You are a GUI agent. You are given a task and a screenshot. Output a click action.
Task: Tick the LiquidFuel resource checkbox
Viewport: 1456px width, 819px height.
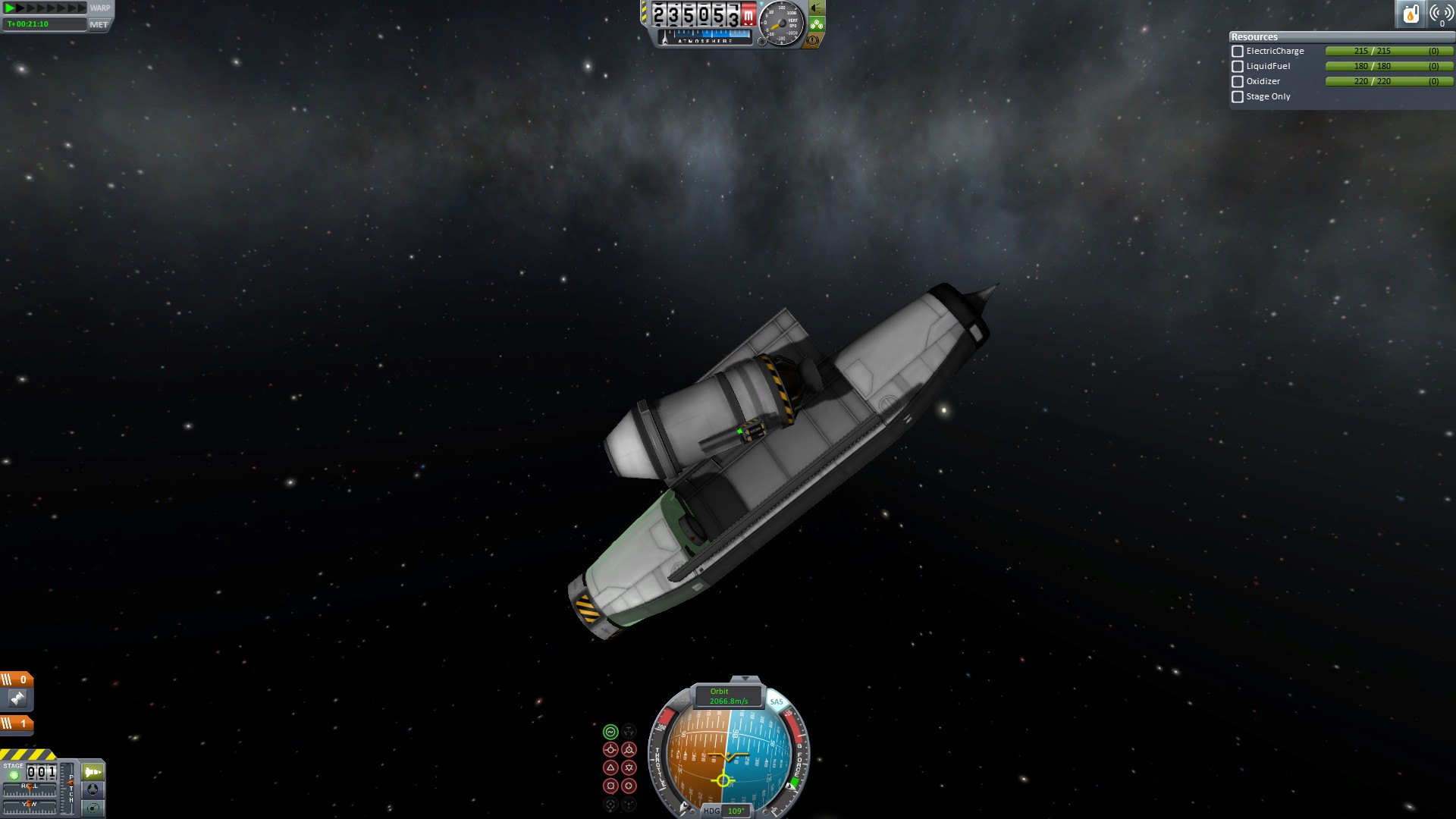tap(1238, 67)
